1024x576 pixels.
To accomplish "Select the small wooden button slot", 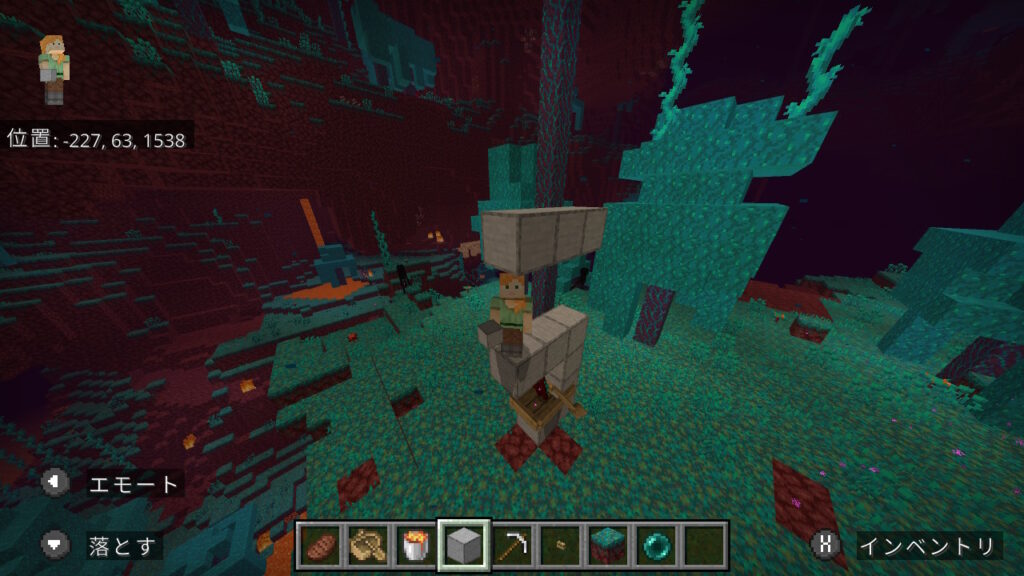I will 560,545.
